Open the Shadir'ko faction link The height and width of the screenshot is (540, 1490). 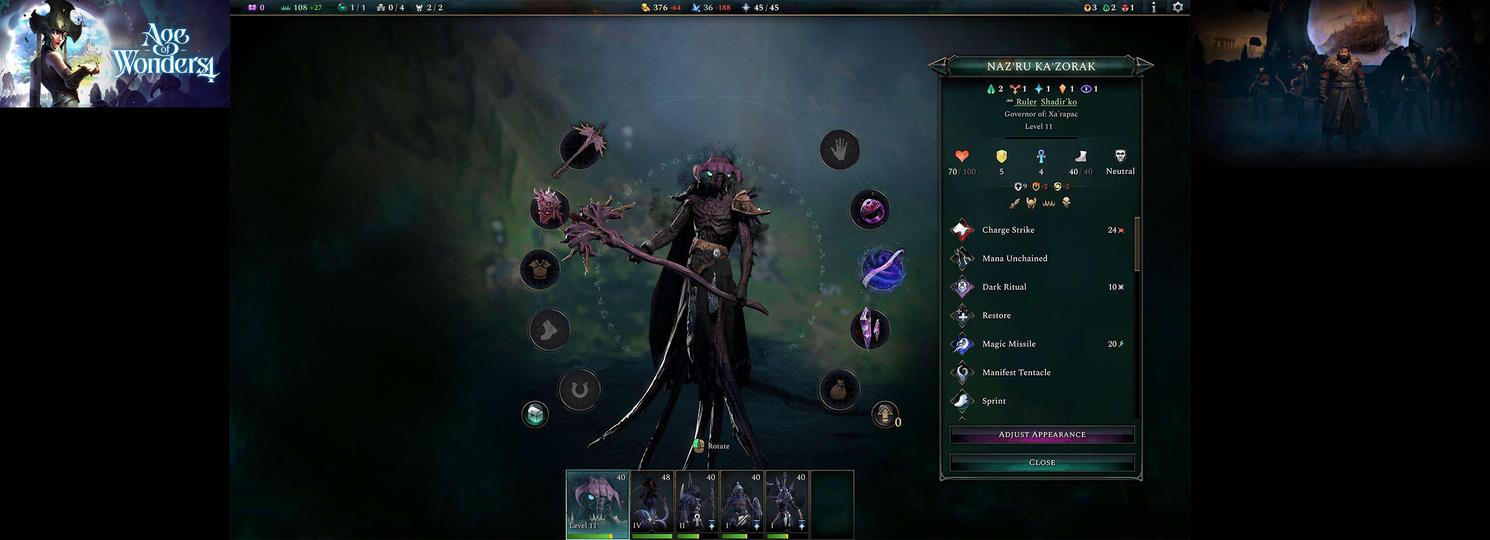tap(1058, 102)
